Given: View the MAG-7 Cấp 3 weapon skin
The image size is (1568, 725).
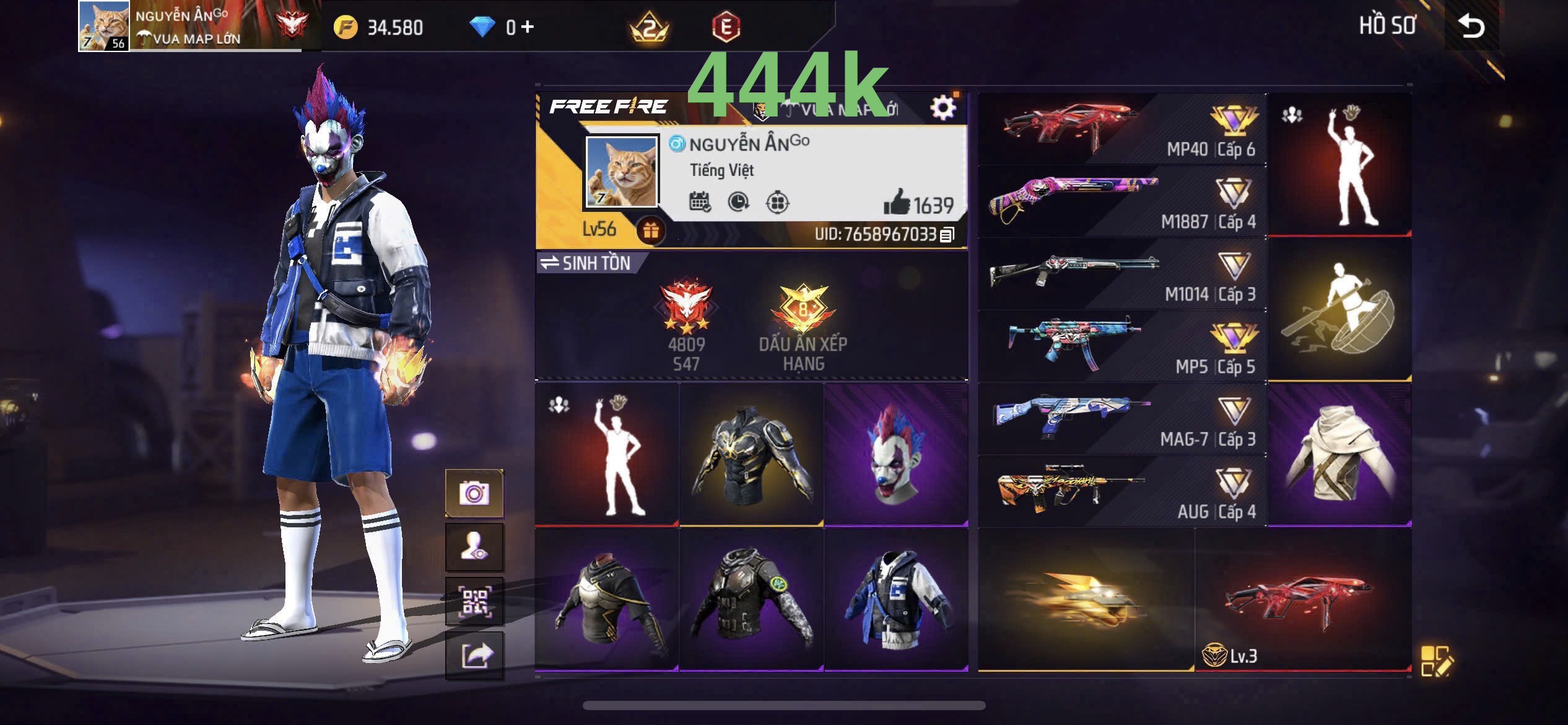Looking at the screenshot, I should (x=1122, y=419).
